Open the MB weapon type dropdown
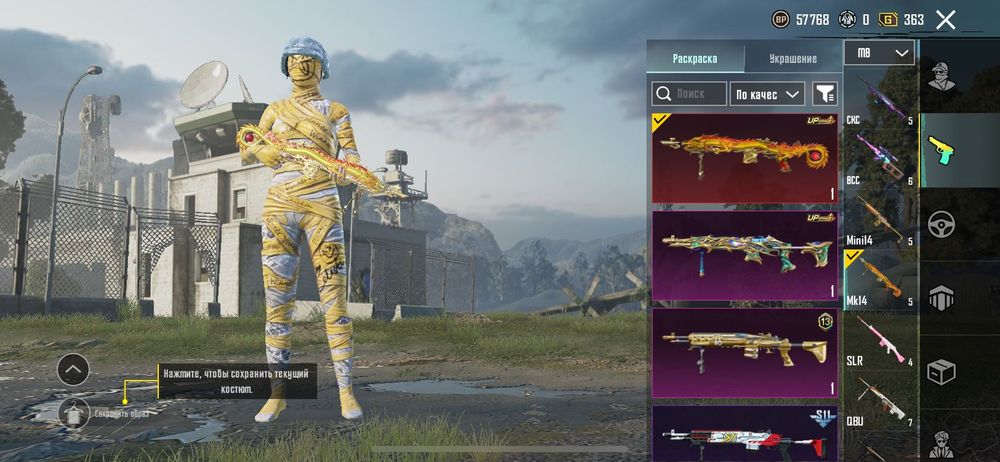Screen dimensions: 1000x462 point(879,52)
